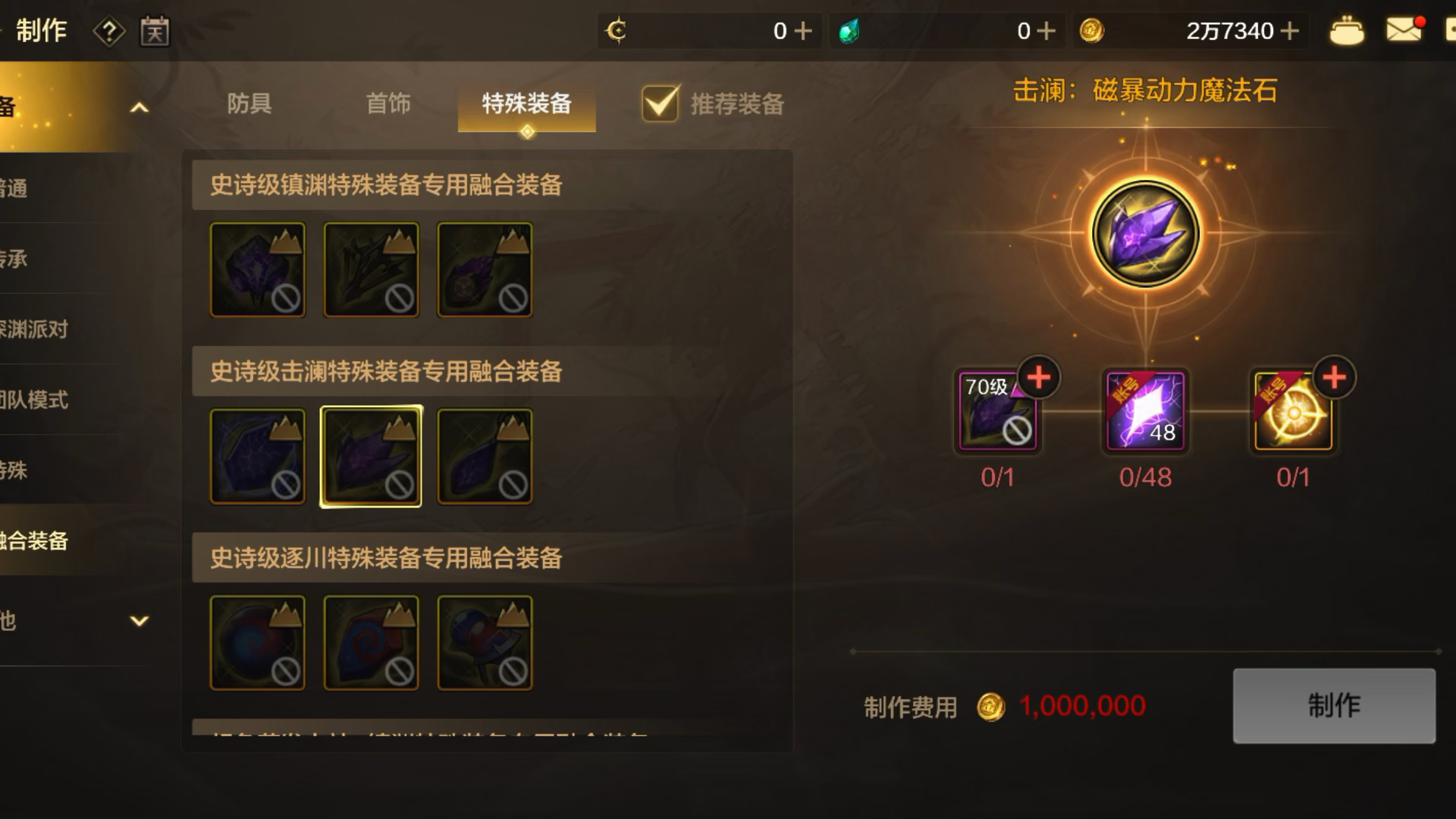This screenshot has height=819, width=1456.
Task: Toggle the 推荐装备 checkbox
Action: (660, 104)
